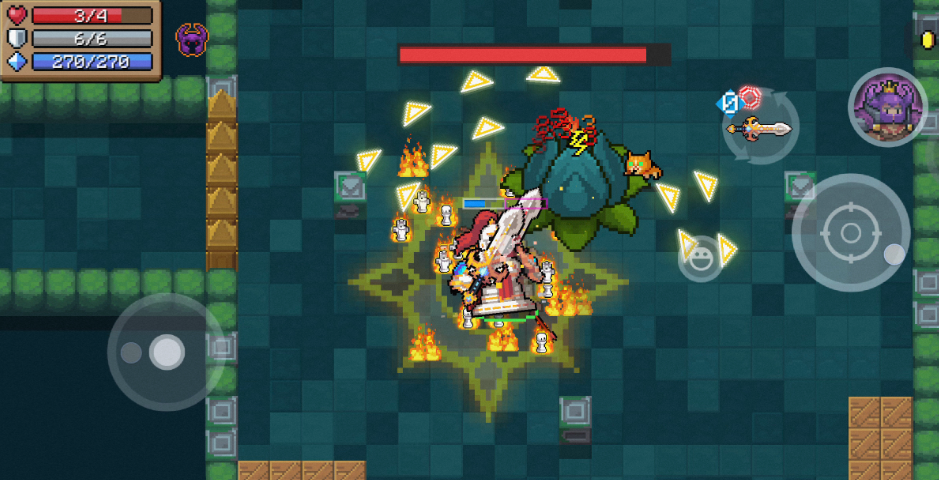Activate the purple horned character skill

click(887, 107)
